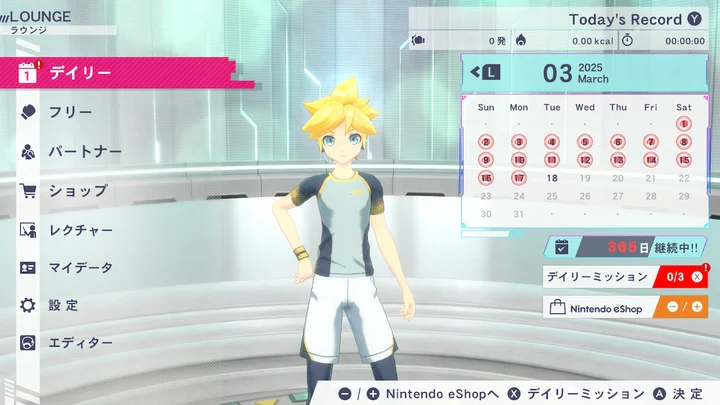This screenshot has height=405, width=720.
Task: Go to the previous calendar month
Action: (490, 72)
